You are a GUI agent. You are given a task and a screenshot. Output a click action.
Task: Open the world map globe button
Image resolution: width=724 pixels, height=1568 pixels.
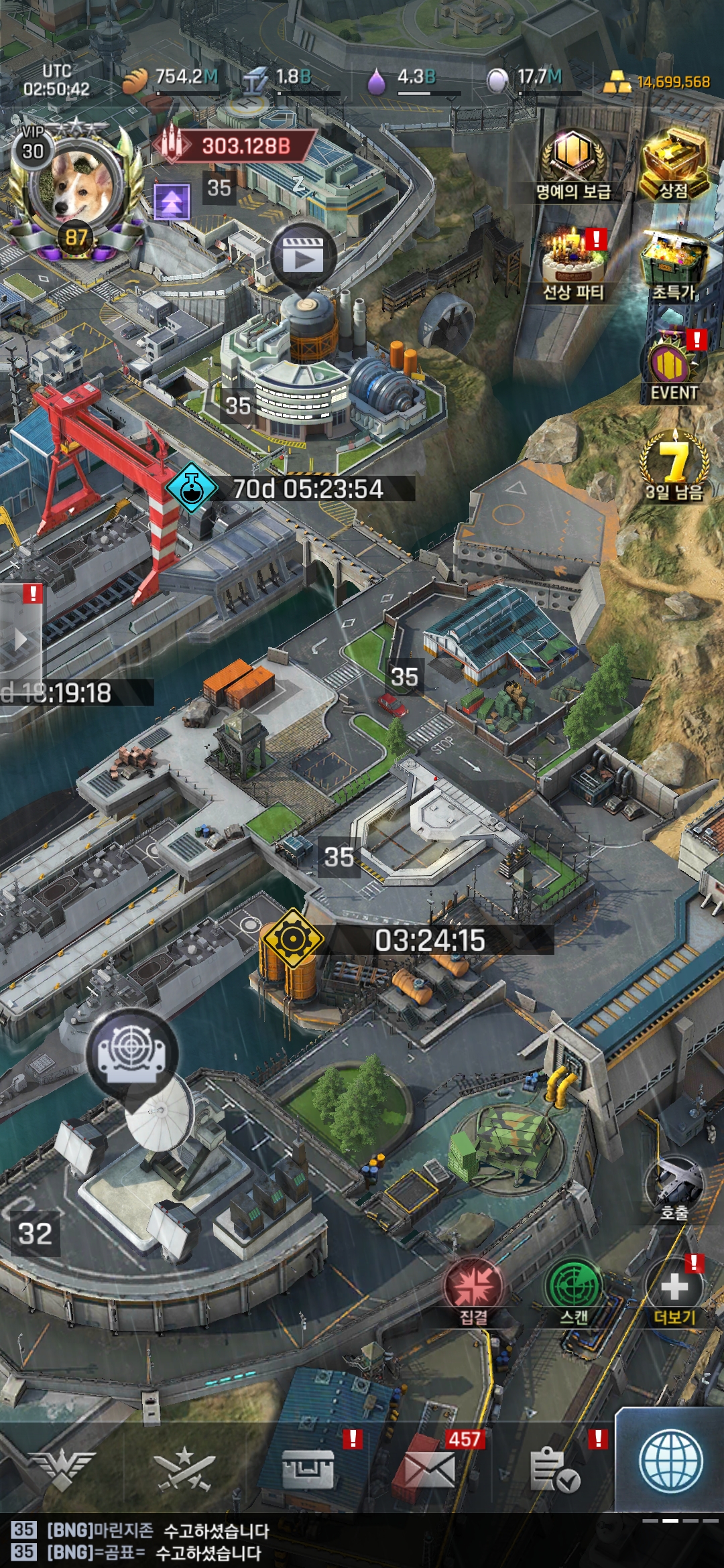click(x=670, y=1462)
